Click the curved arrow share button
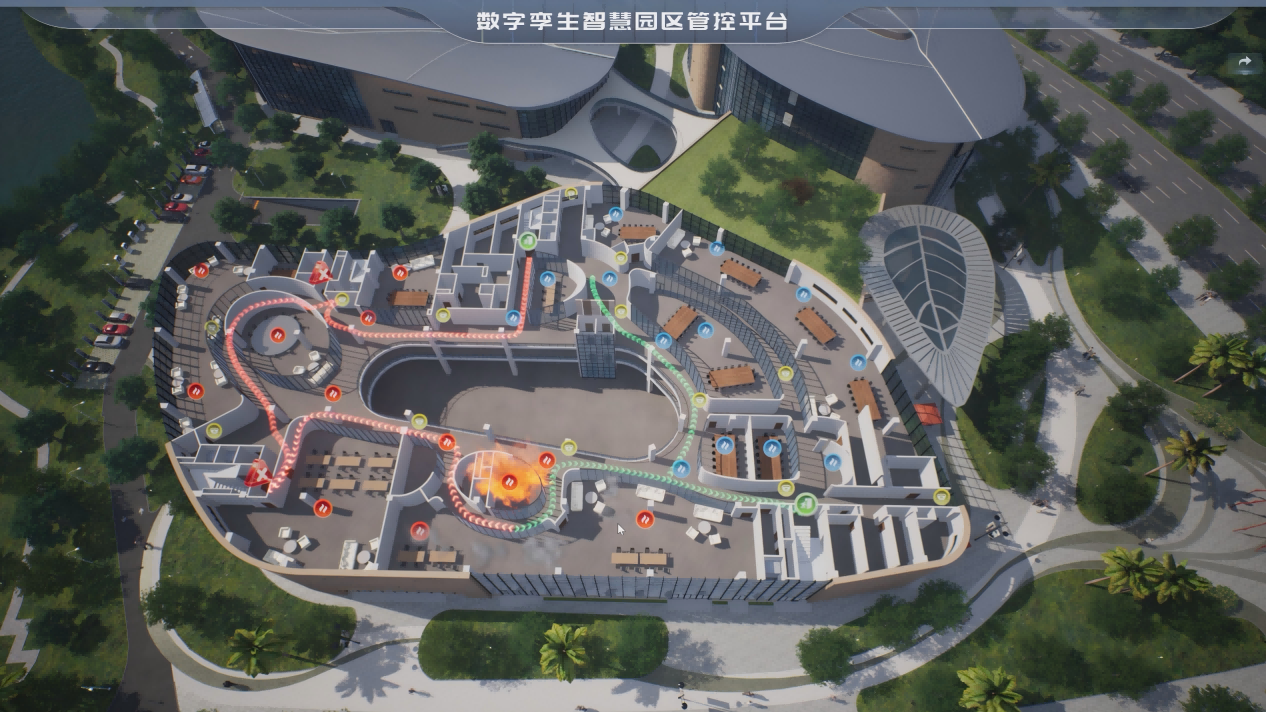 1245,62
